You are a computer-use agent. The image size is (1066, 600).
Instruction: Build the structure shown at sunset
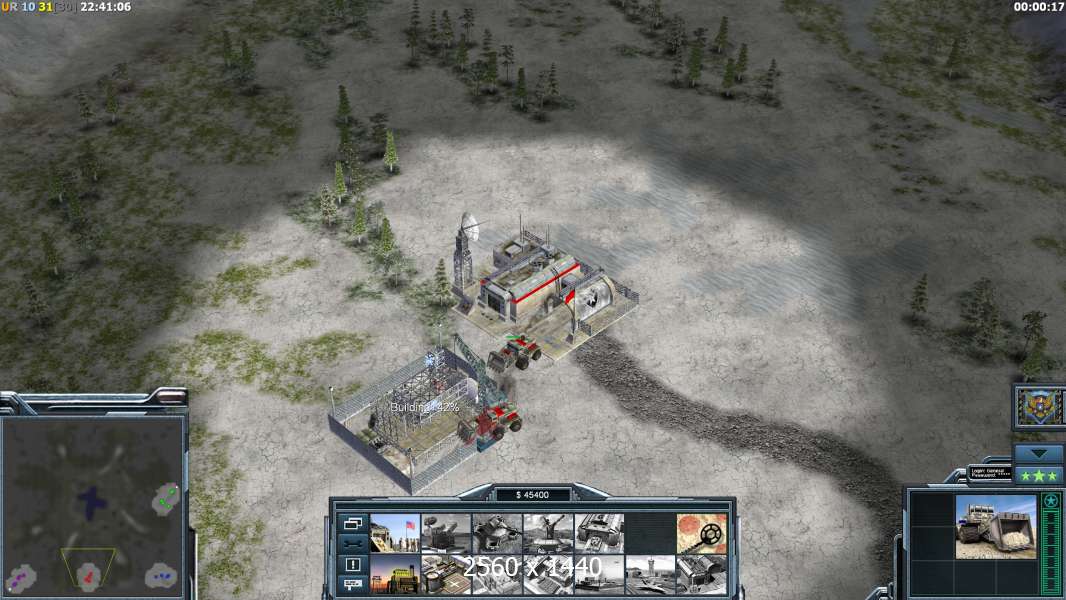coord(395,574)
